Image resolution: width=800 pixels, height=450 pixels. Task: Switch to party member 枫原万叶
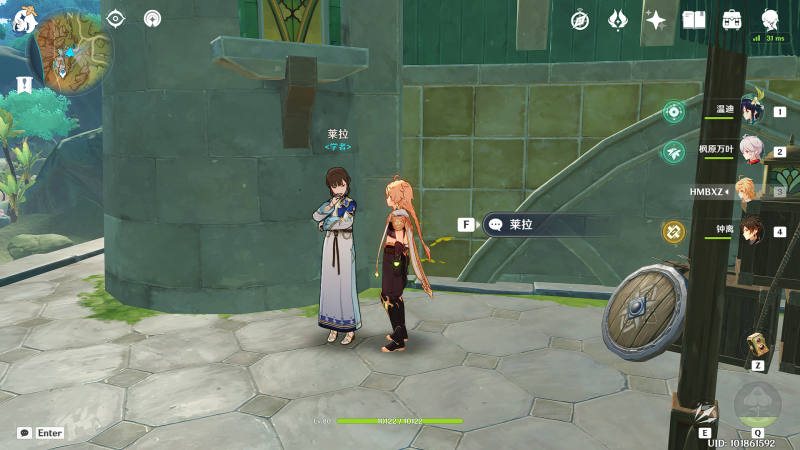(751, 150)
